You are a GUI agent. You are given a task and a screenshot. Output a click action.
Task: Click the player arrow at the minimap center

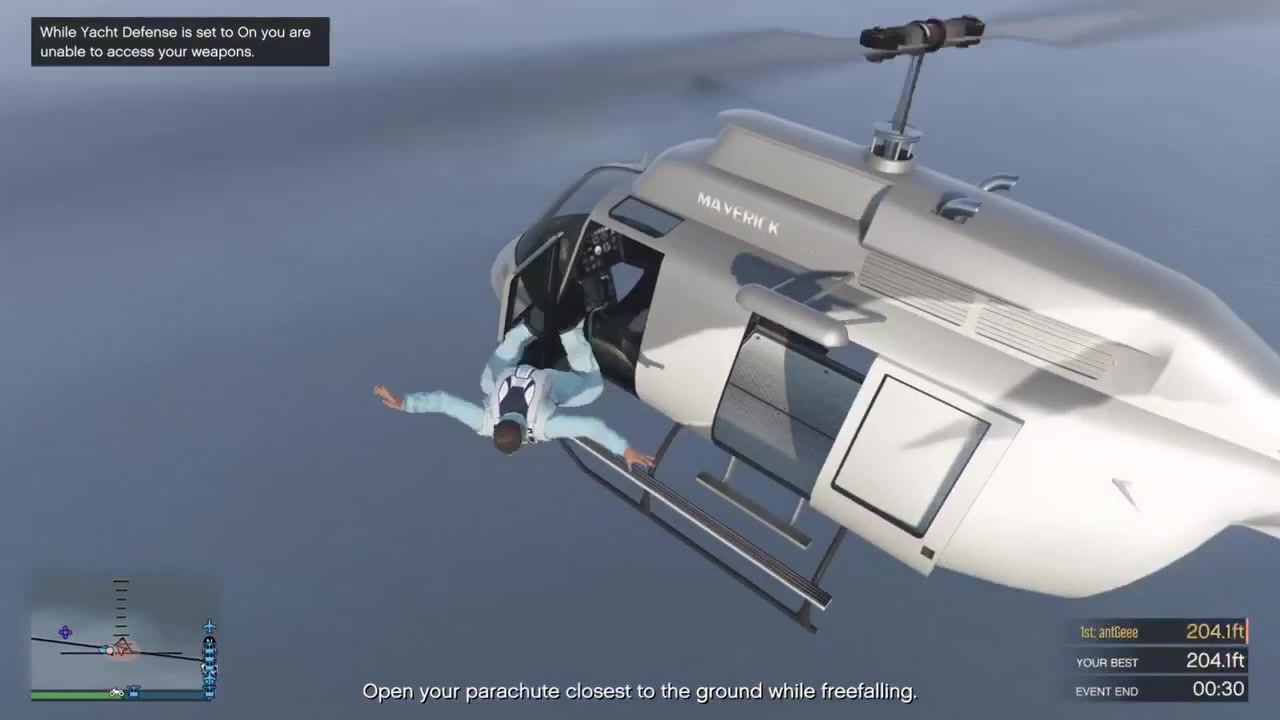[121, 648]
